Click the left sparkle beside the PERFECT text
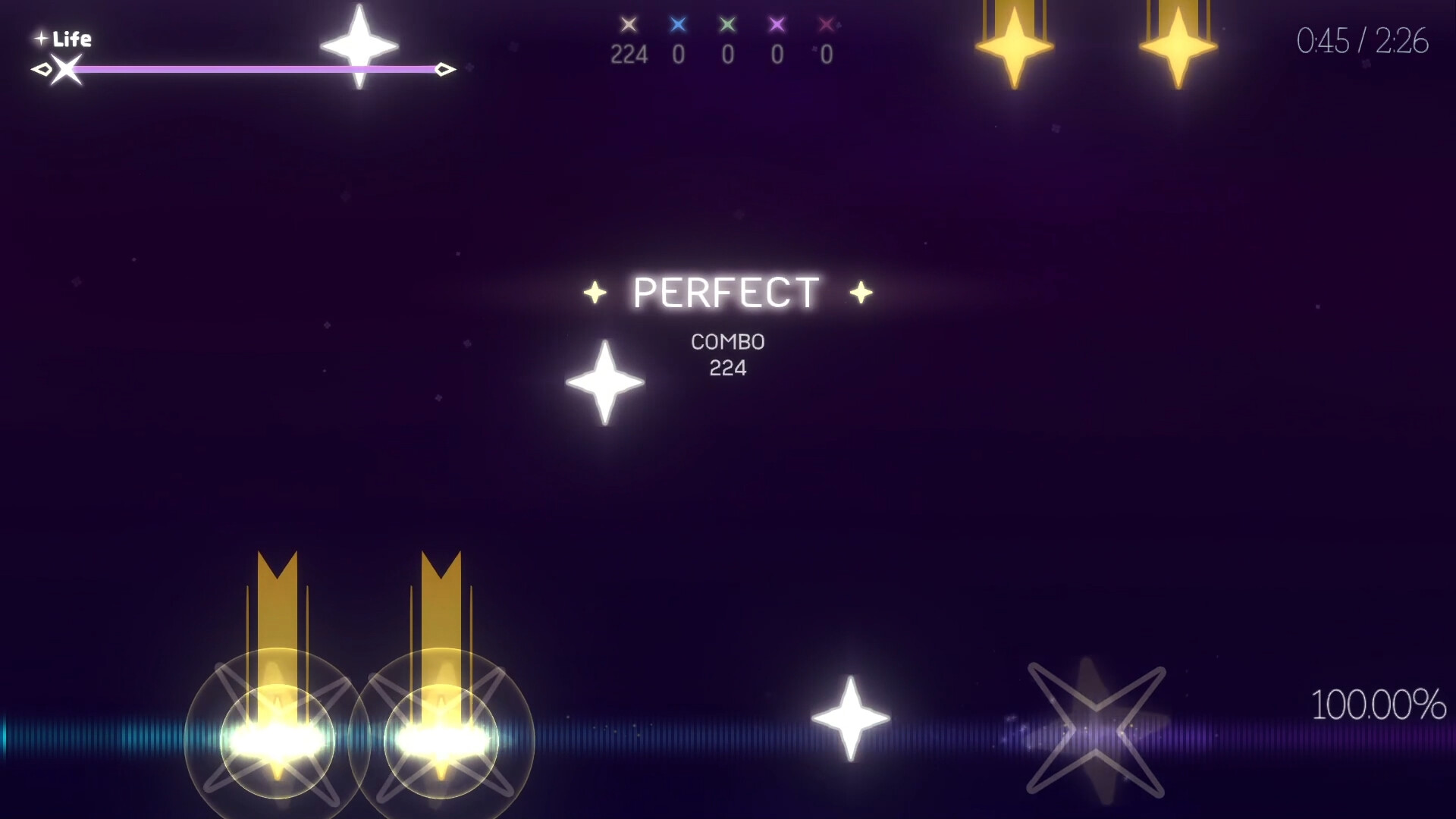Image resolution: width=1456 pixels, height=819 pixels. [594, 292]
